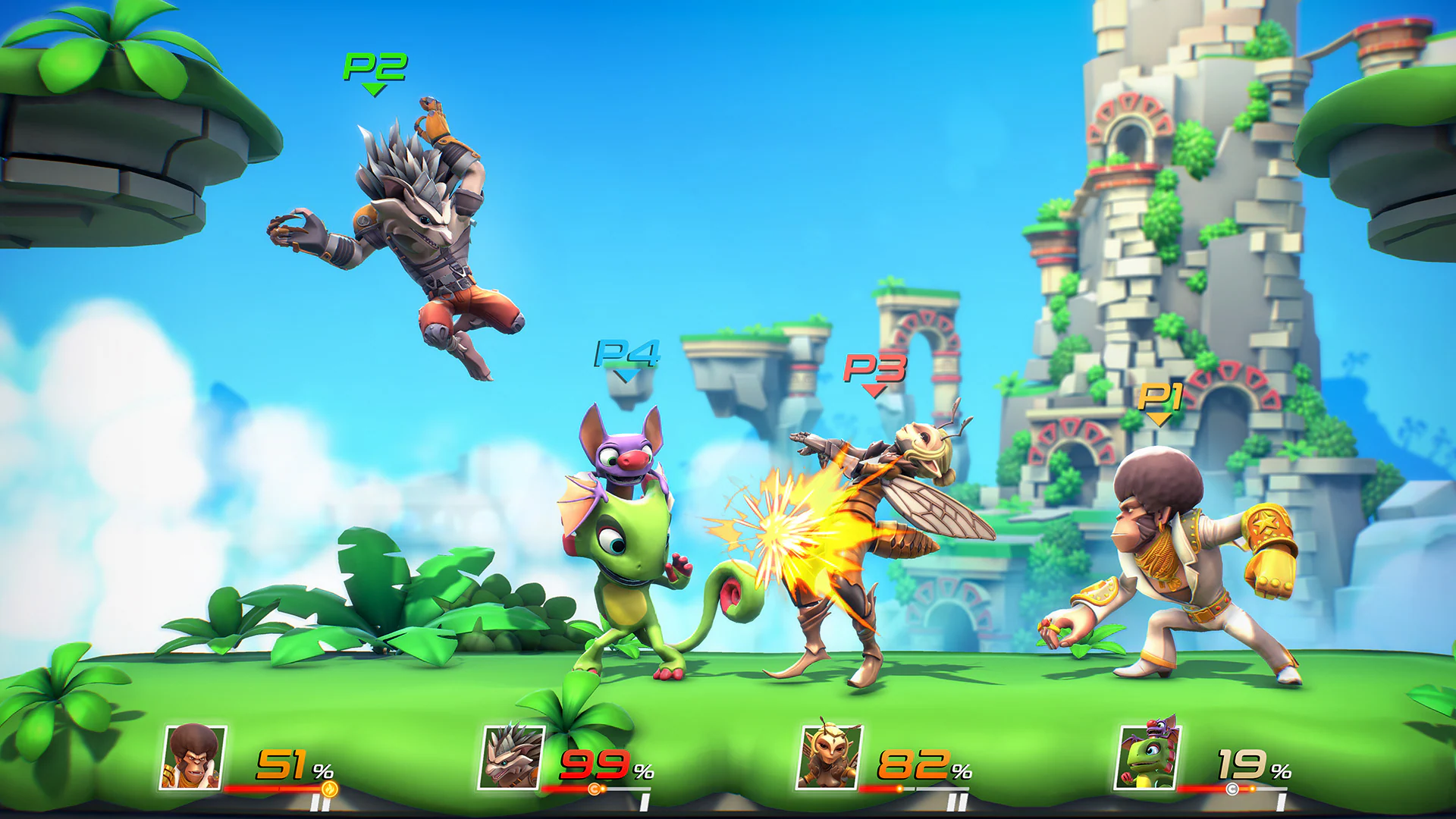Click the flame icon on player one's rage meter
Screen dimensions: 1456x819
pyautogui.click(x=331, y=789)
